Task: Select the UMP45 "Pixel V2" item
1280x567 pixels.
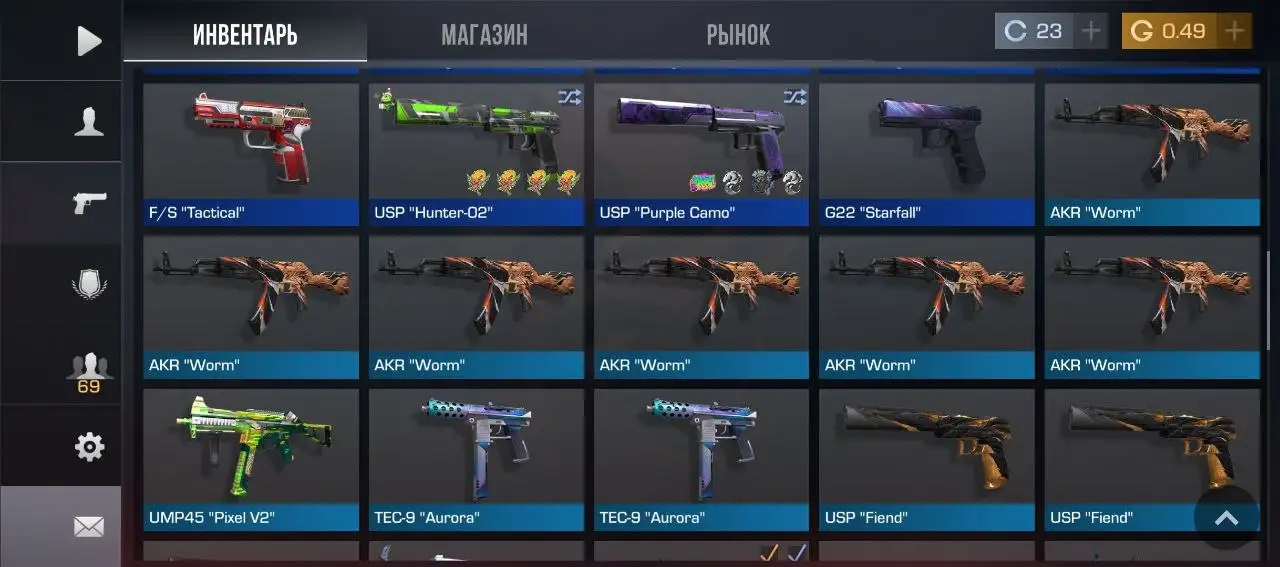Action: coord(251,459)
